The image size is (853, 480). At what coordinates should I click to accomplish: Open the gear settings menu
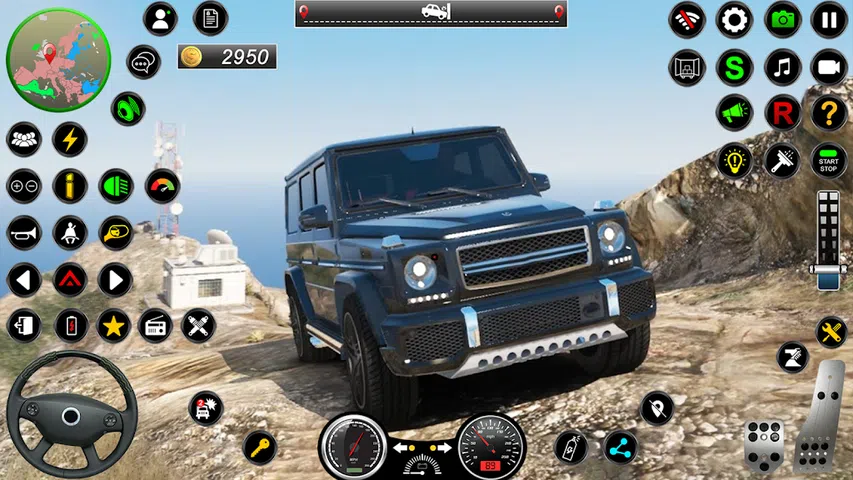[735, 19]
